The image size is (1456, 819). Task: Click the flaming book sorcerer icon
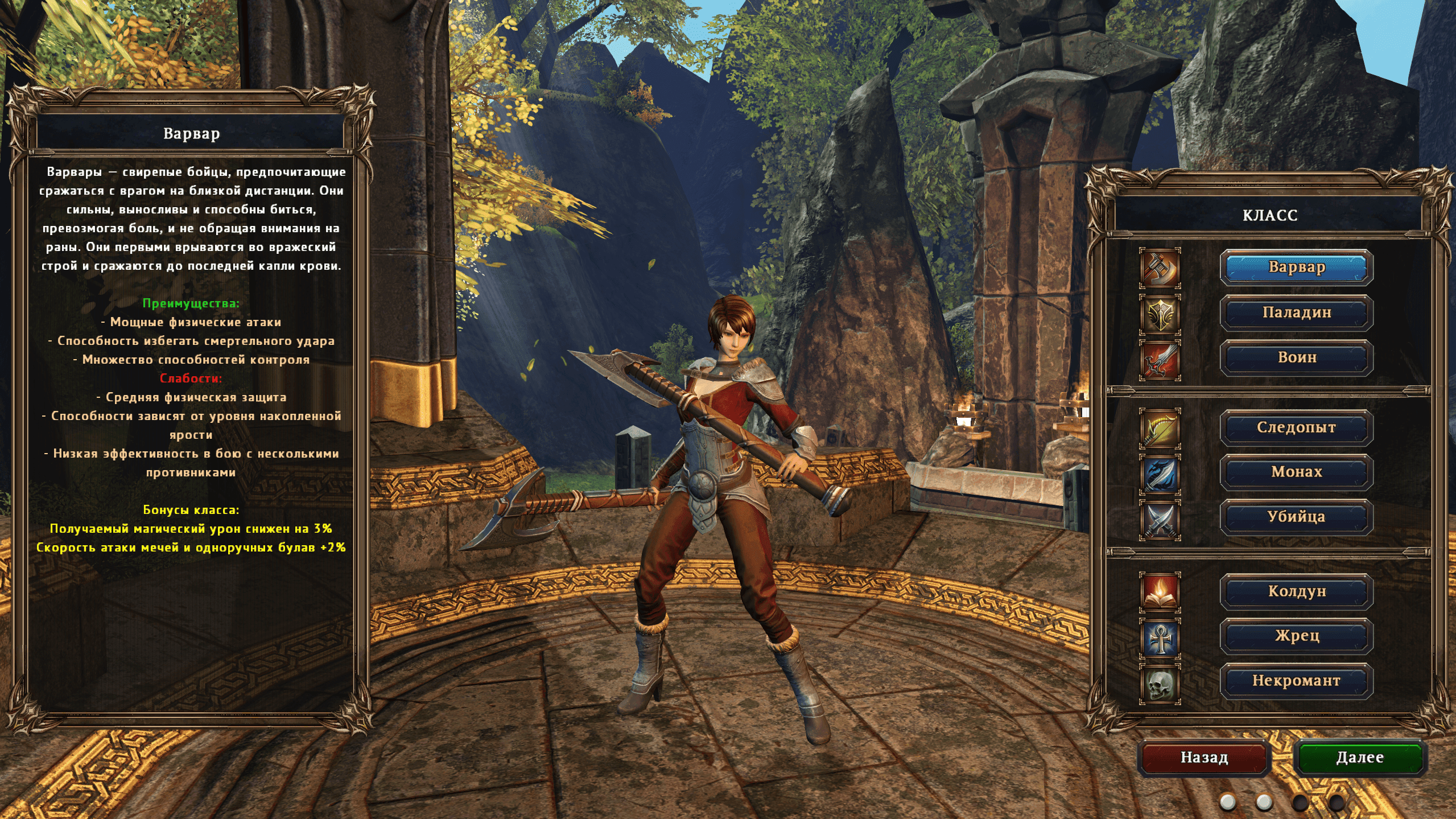1160,592
